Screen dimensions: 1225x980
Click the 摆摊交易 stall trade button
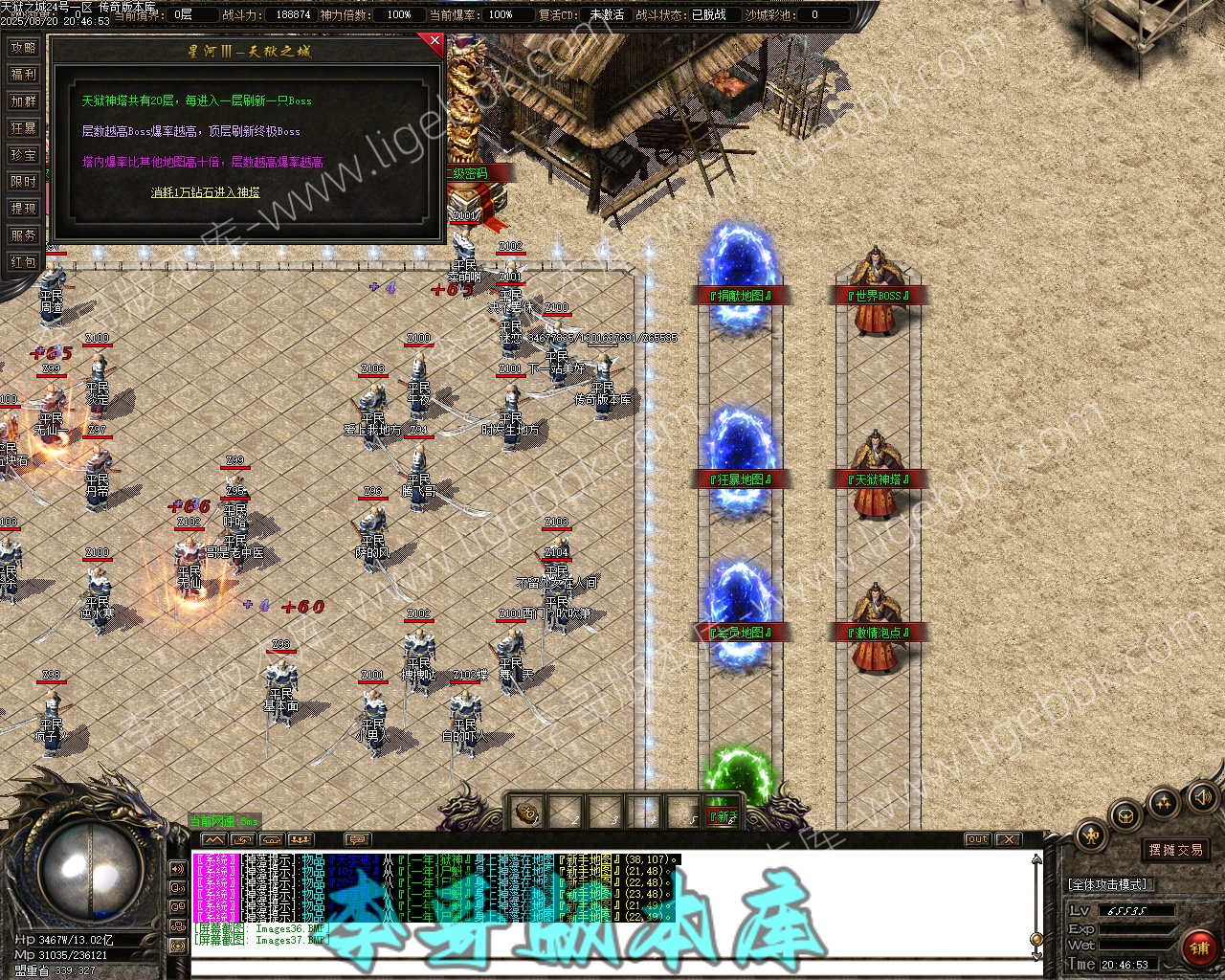pos(1176,850)
